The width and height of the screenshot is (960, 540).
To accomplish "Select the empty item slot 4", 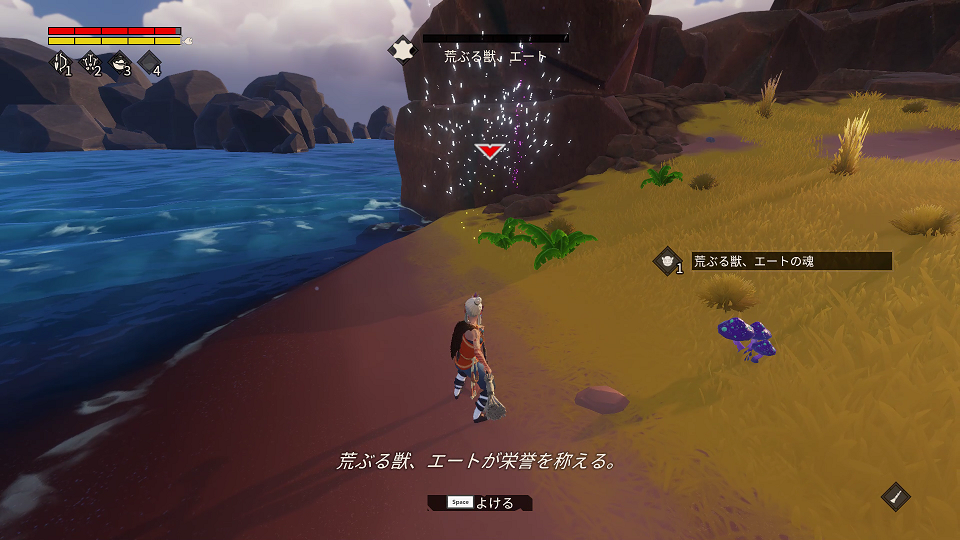I will click(x=149, y=63).
